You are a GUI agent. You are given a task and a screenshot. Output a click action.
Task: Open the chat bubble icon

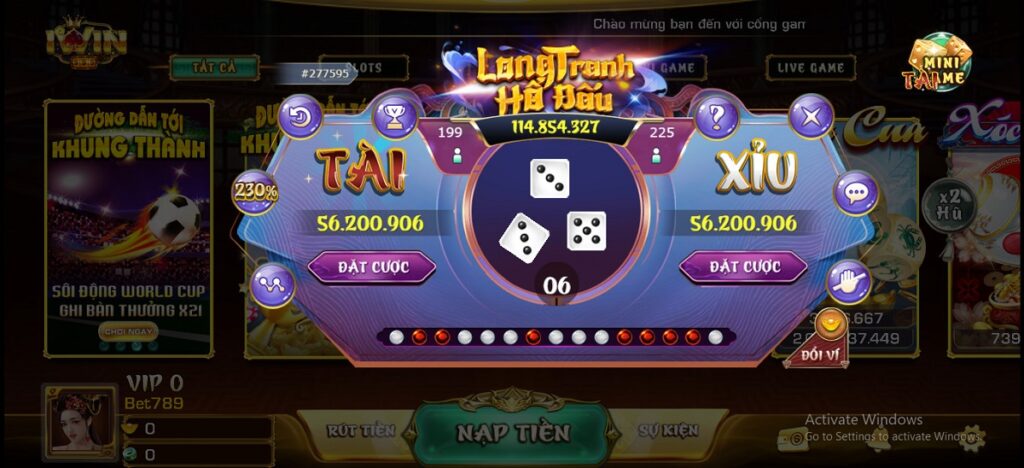coord(855,192)
